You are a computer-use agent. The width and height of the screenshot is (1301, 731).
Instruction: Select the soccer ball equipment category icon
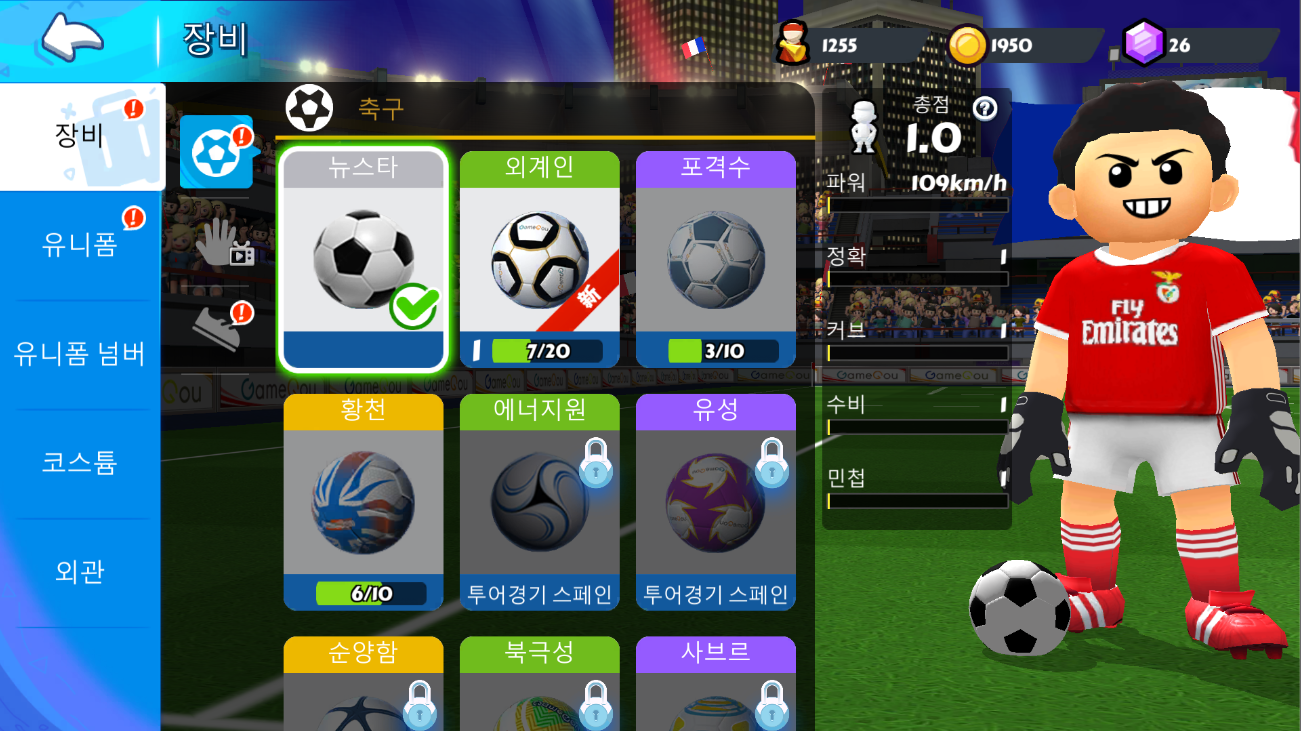click(216, 153)
